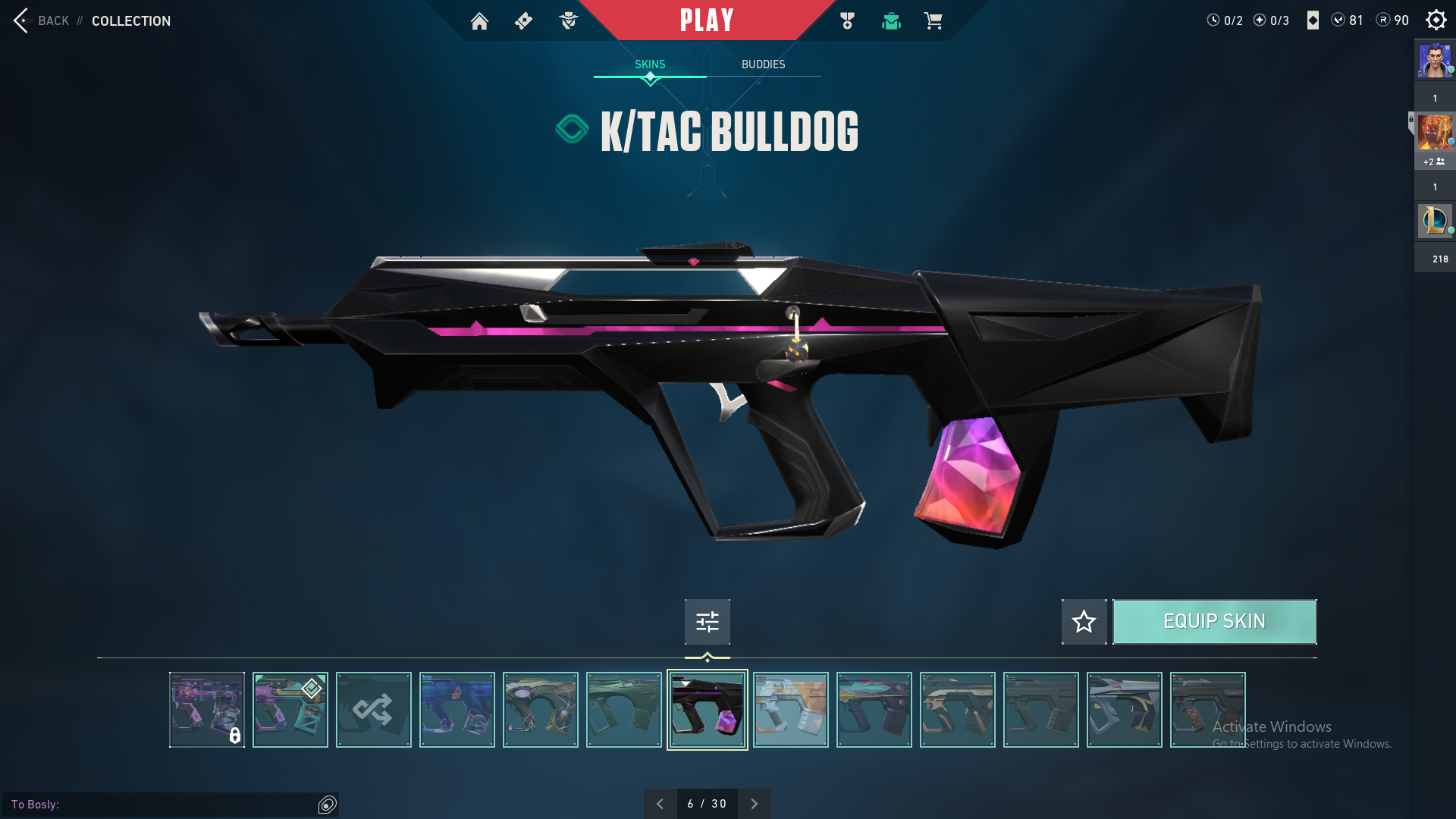This screenshot has height=819, width=1456.
Task: Go to the next skin page
Action: [754, 804]
